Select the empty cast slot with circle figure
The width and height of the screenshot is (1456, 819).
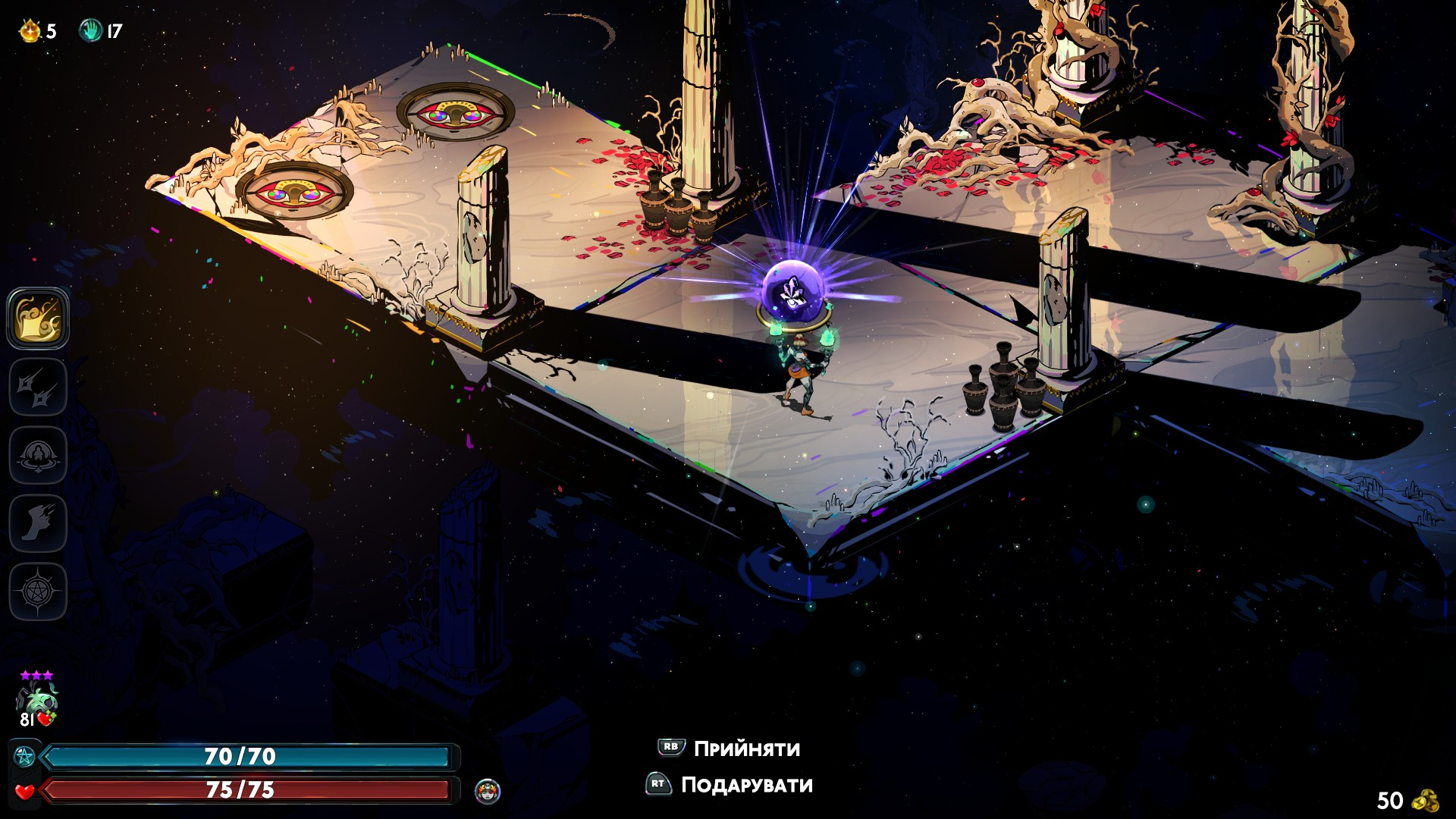pyautogui.click(x=38, y=455)
